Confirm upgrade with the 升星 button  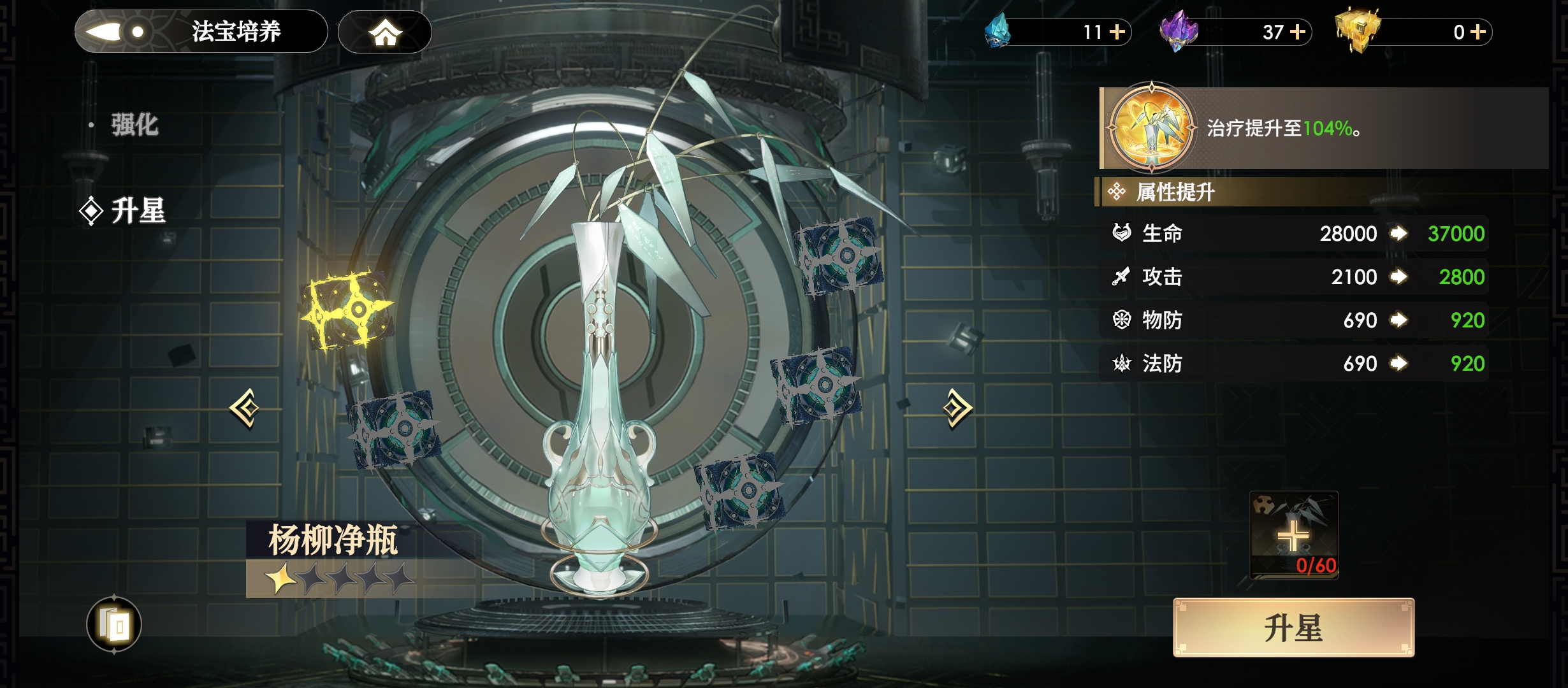click(x=1293, y=627)
